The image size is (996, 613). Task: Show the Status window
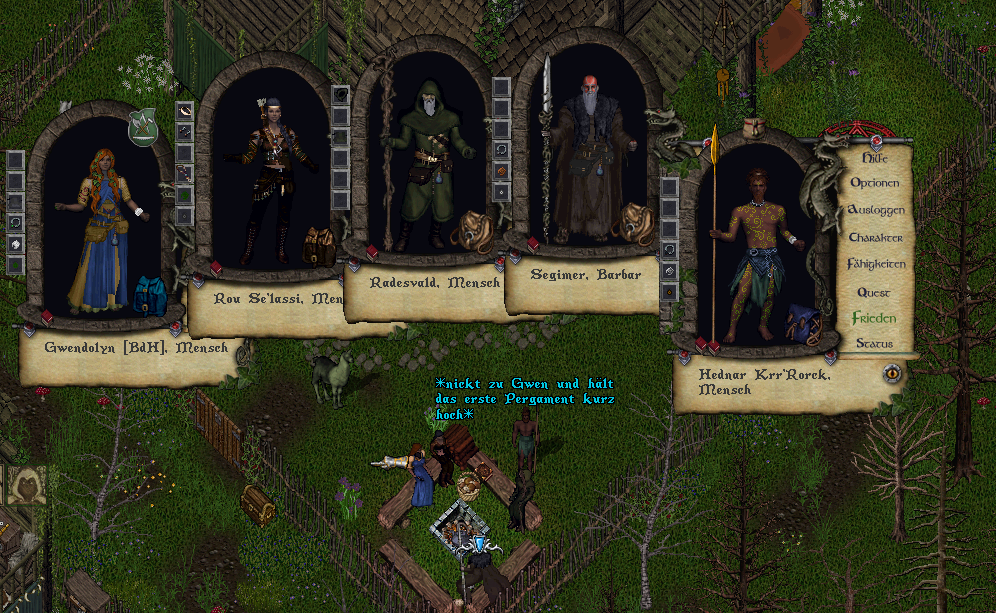[873, 343]
